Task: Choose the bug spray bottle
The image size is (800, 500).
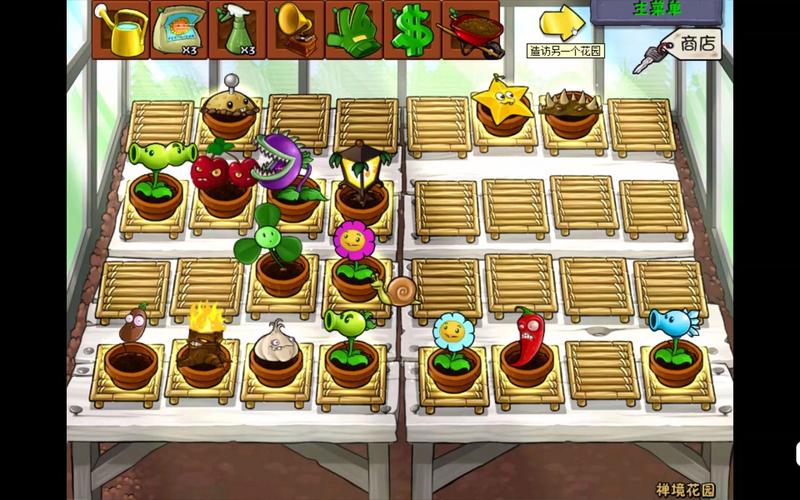Action: click(237, 30)
